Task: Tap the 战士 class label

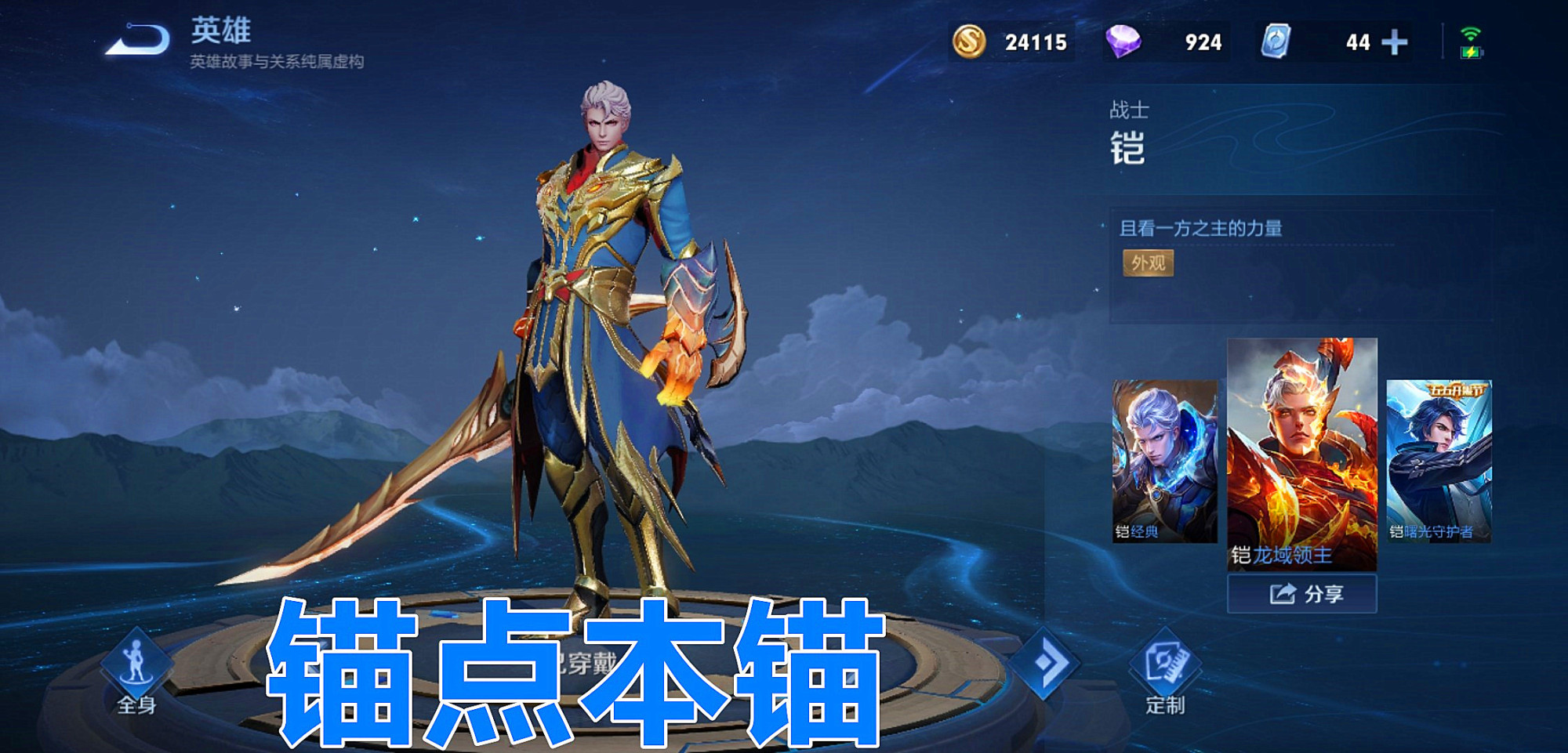Action: (x=1128, y=111)
